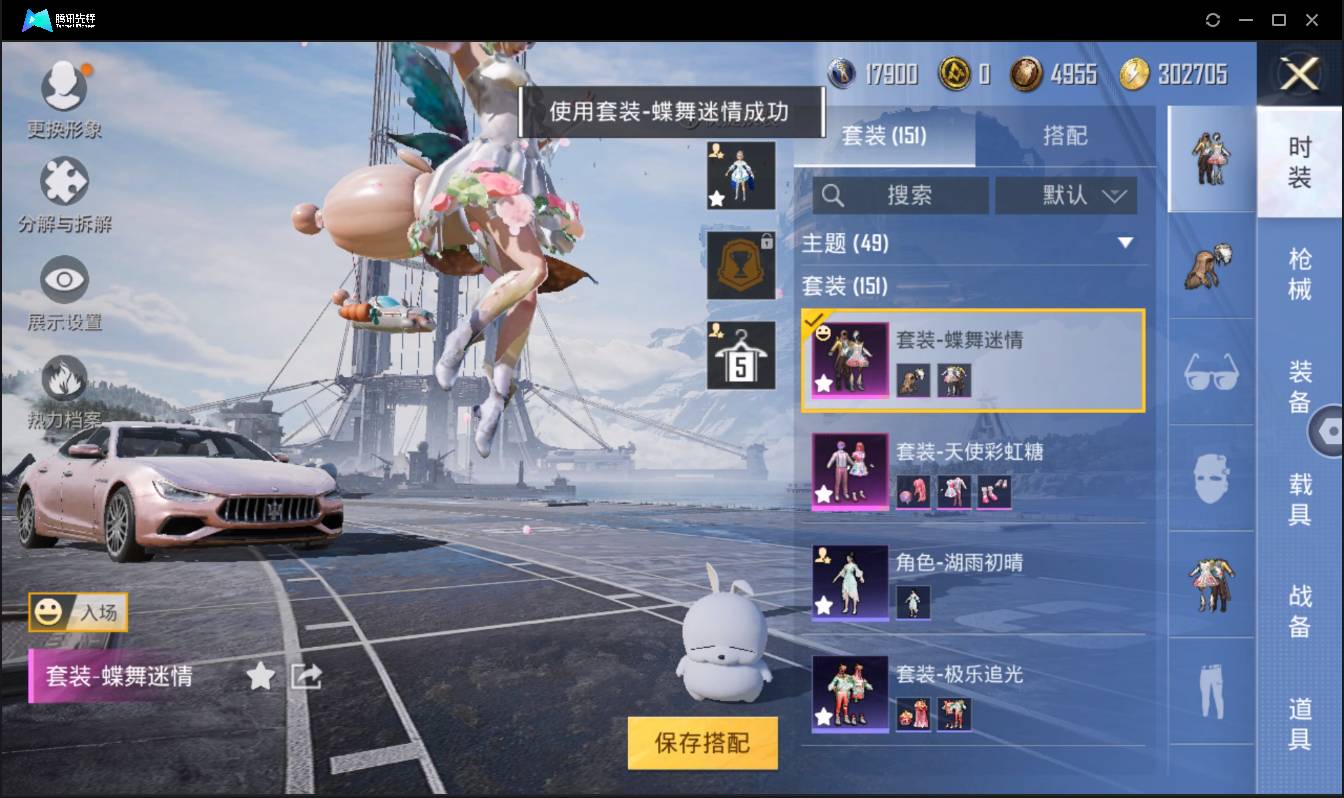Click the share icon next to 套装-蝶舞迷情
This screenshot has height=798, width=1344.
(x=305, y=676)
